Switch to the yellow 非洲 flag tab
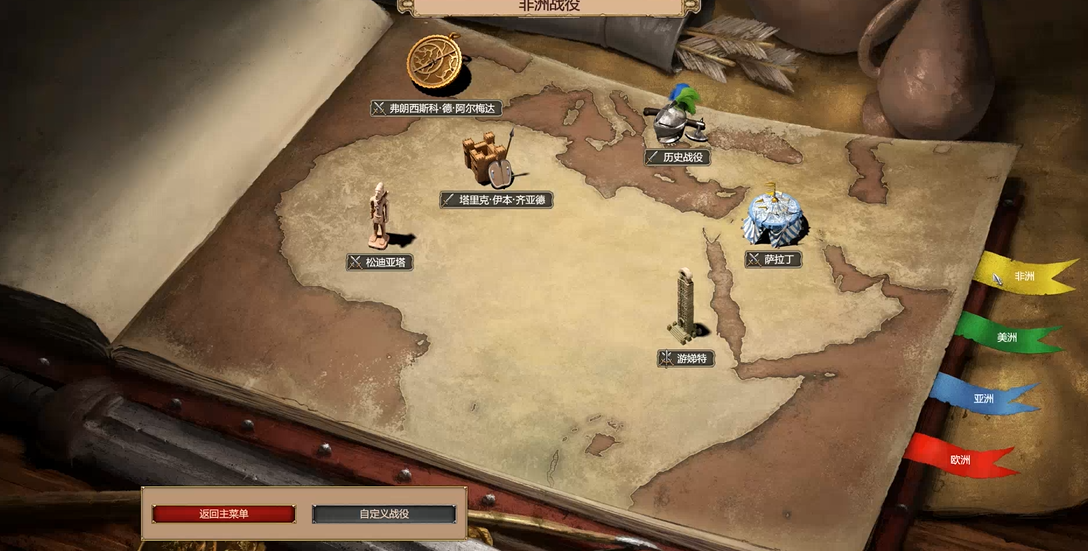1088x551 pixels. pyautogui.click(x=1022, y=277)
